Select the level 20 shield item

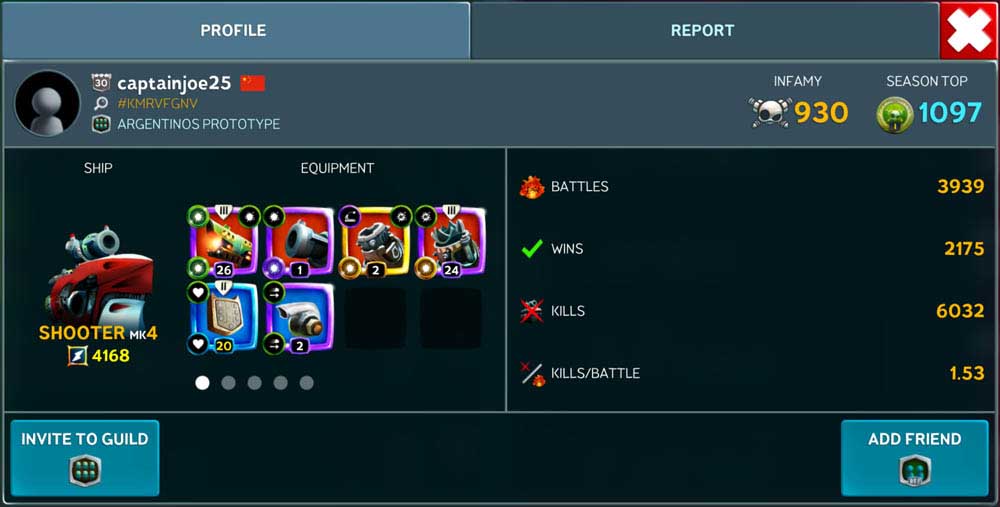coord(223,318)
